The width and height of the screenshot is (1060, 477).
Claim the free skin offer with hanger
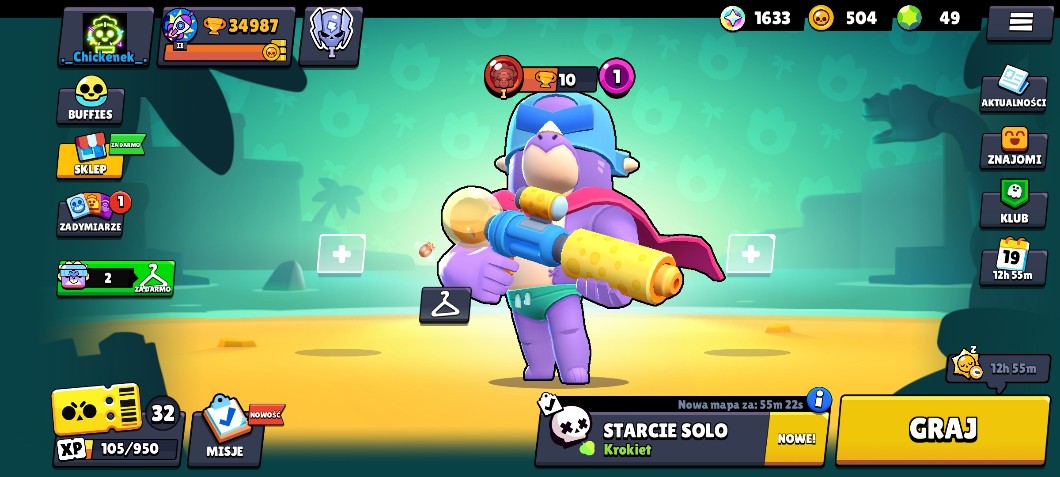coord(116,278)
